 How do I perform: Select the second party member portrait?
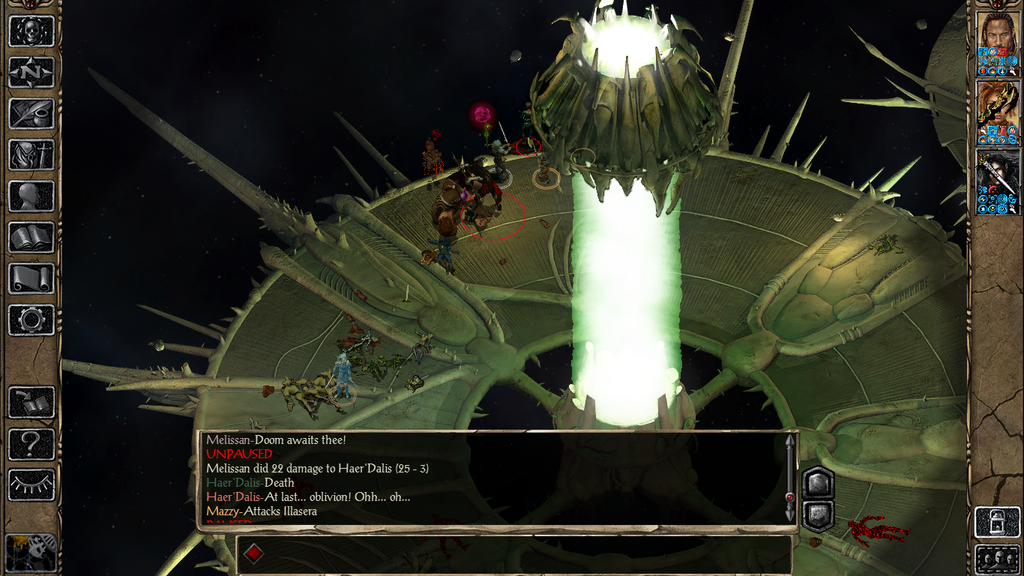pyautogui.click(x=997, y=112)
